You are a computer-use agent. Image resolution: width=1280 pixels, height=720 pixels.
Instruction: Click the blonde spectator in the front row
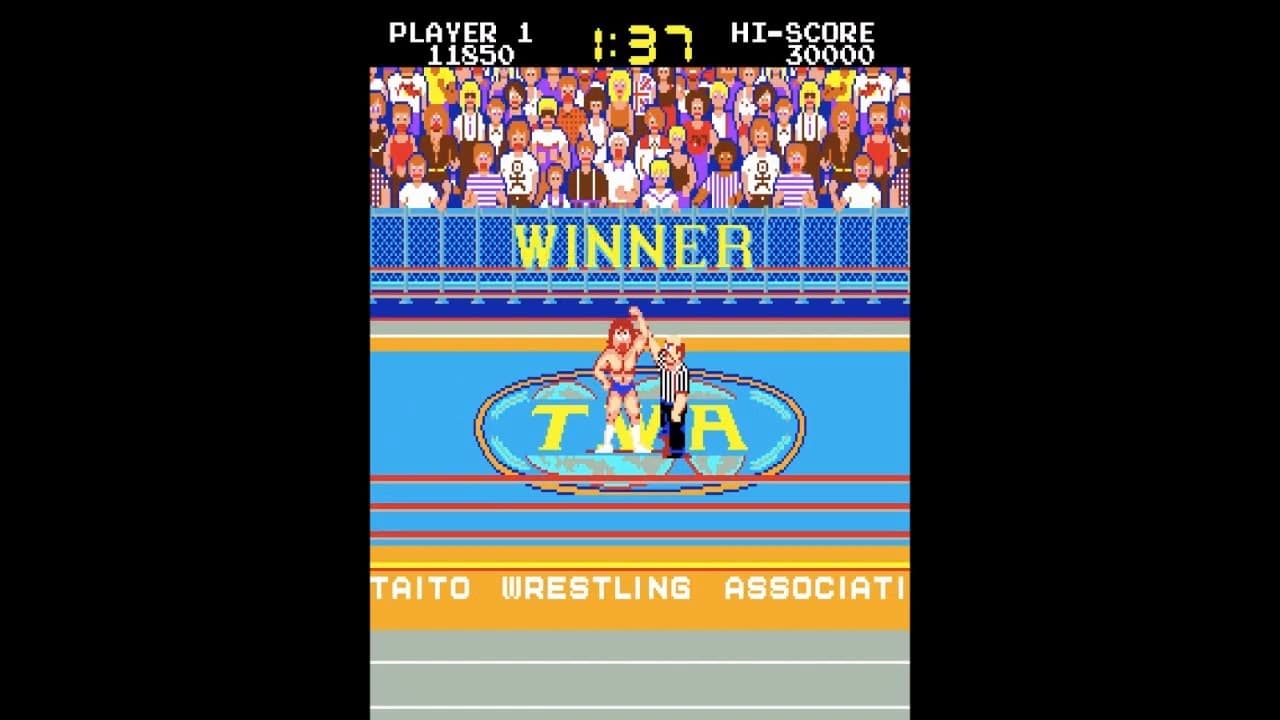click(x=660, y=175)
